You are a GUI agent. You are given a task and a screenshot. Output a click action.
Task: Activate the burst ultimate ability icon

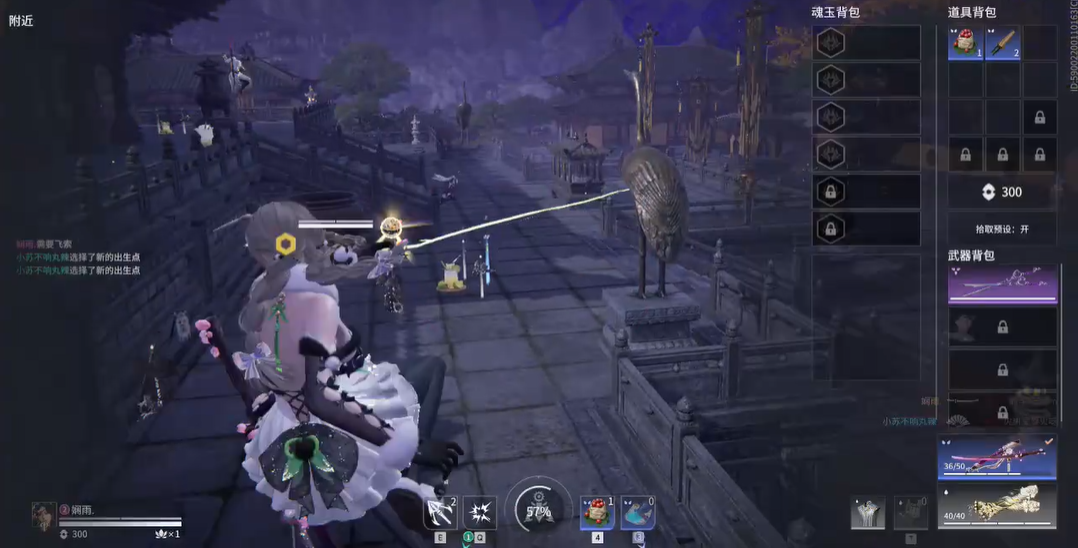[479, 513]
